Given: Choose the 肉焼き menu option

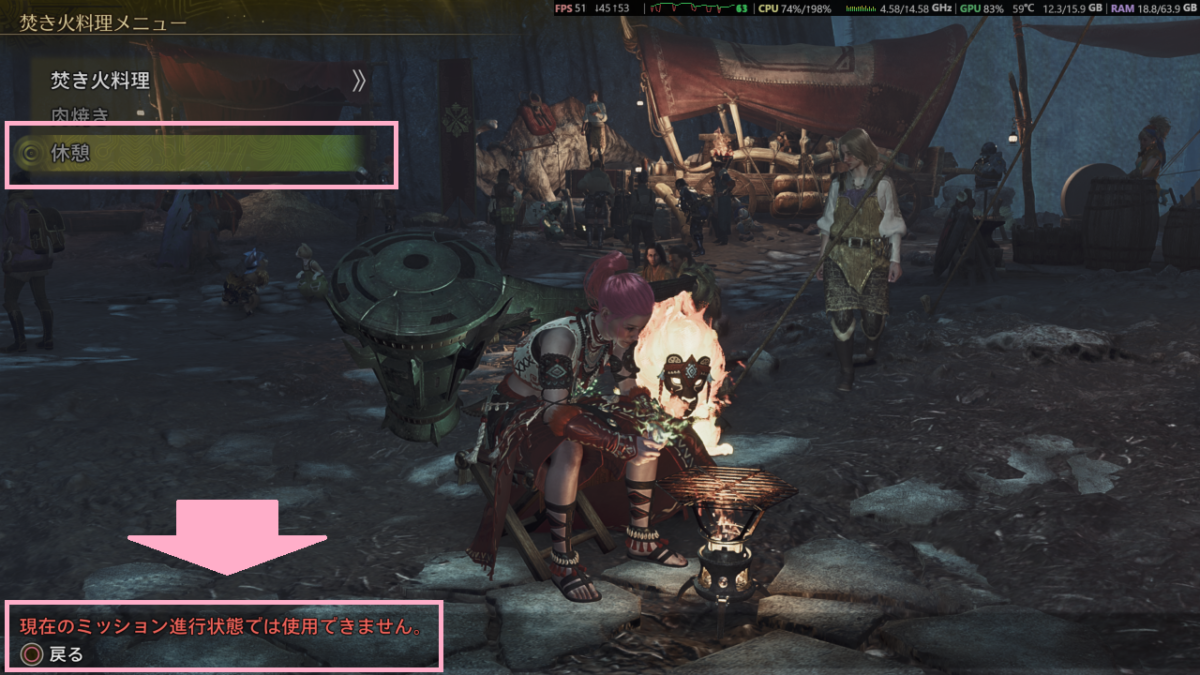Looking at the screenshot, I should tap(80, 114).
